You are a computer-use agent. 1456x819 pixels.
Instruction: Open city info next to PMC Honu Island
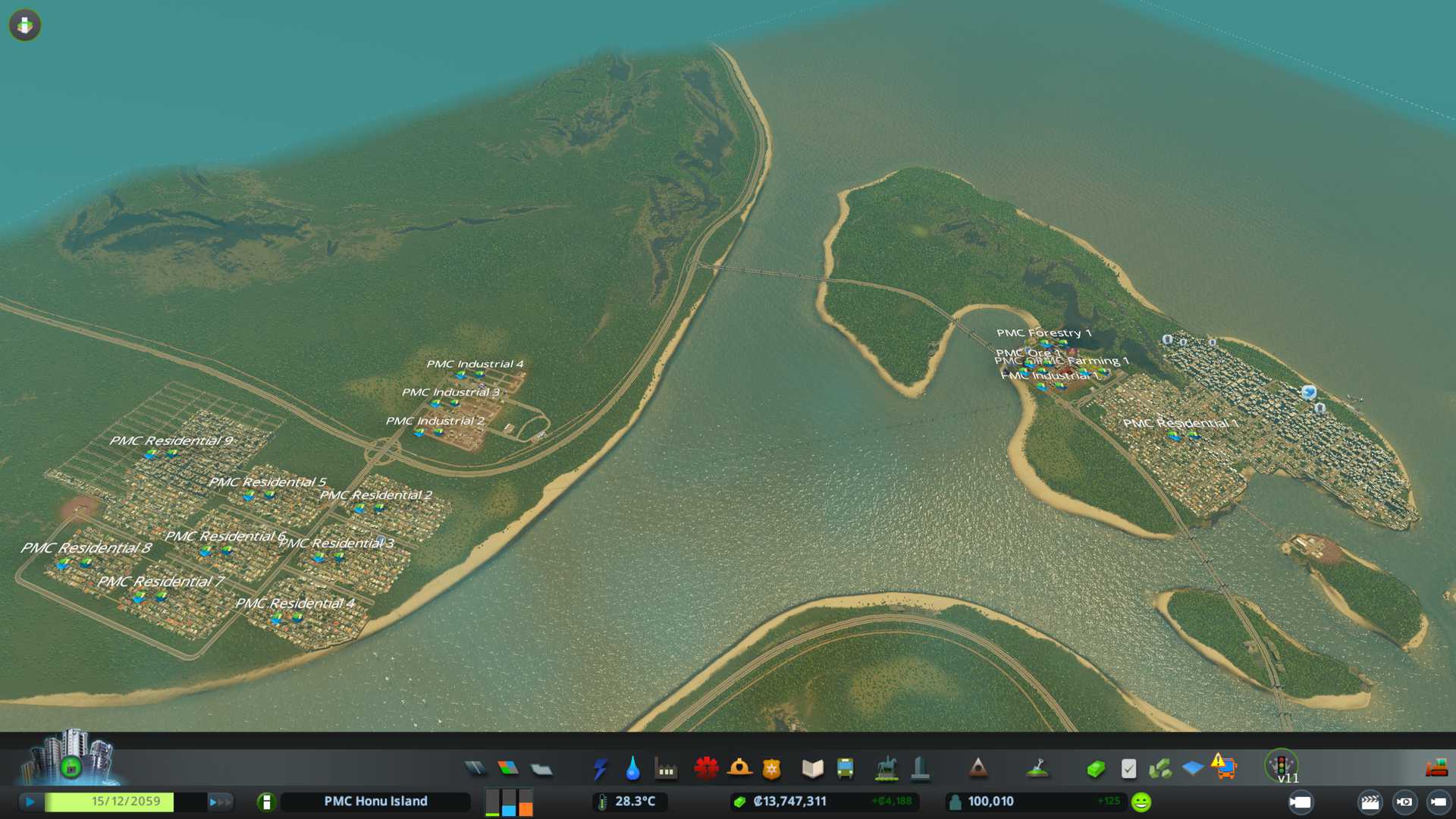[266, 802]
